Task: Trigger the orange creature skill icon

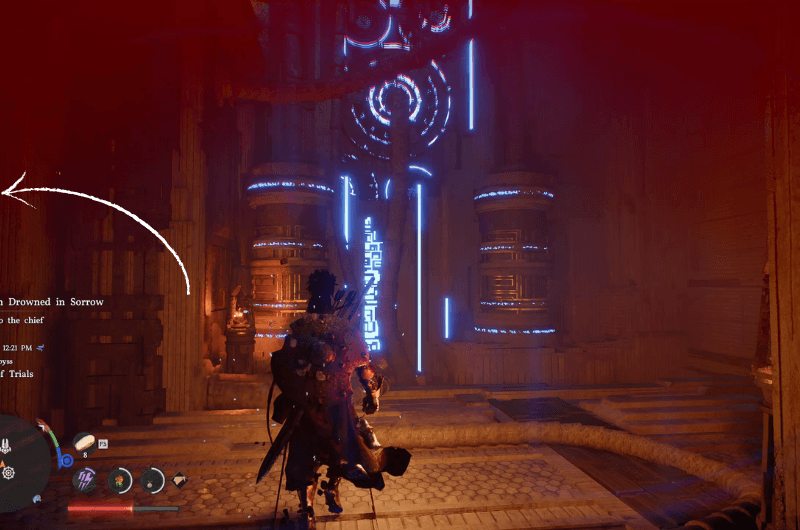Action: click(120, 480)
